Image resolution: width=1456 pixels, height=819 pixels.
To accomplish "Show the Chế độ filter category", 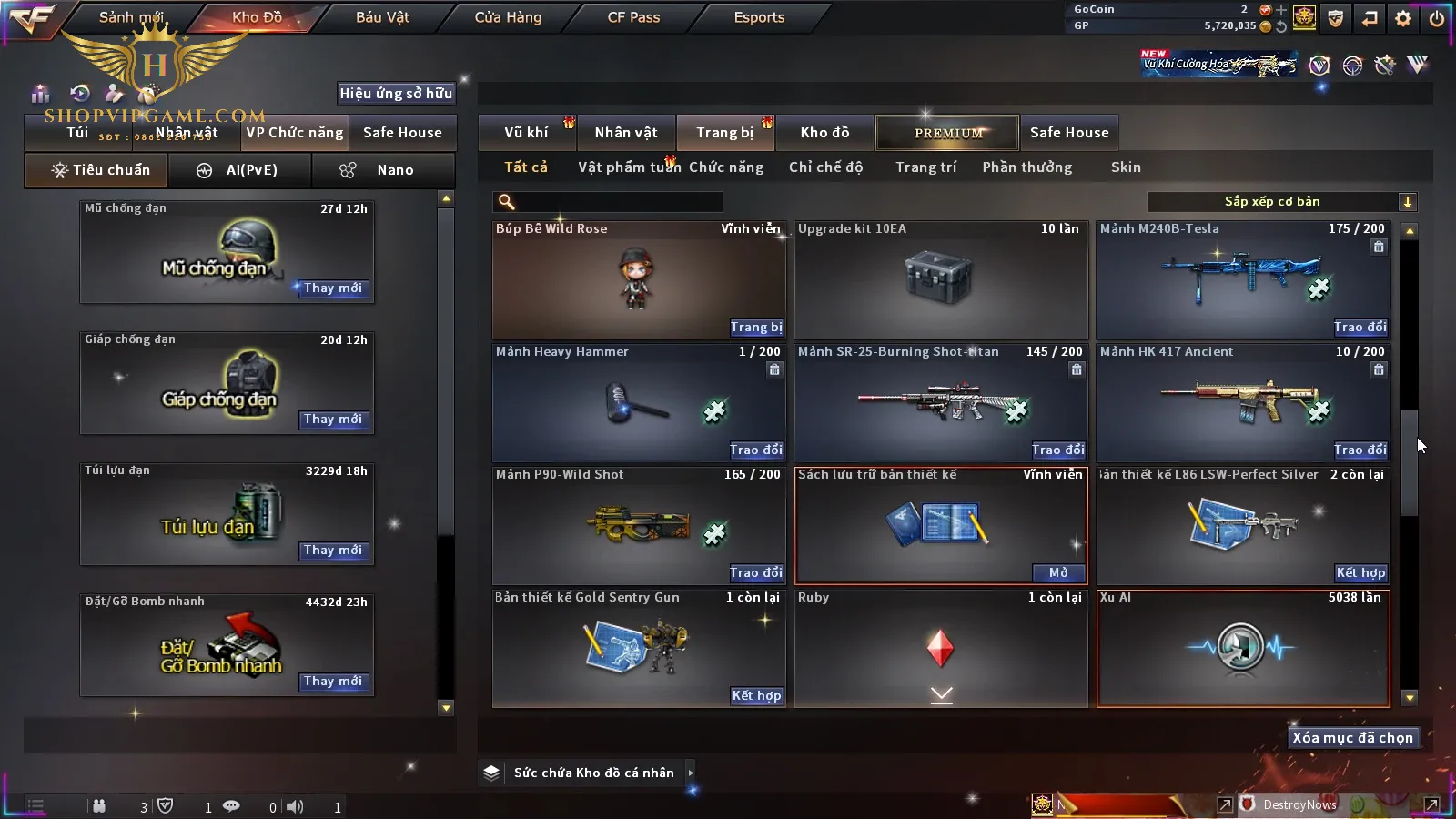I will (825, 167).
